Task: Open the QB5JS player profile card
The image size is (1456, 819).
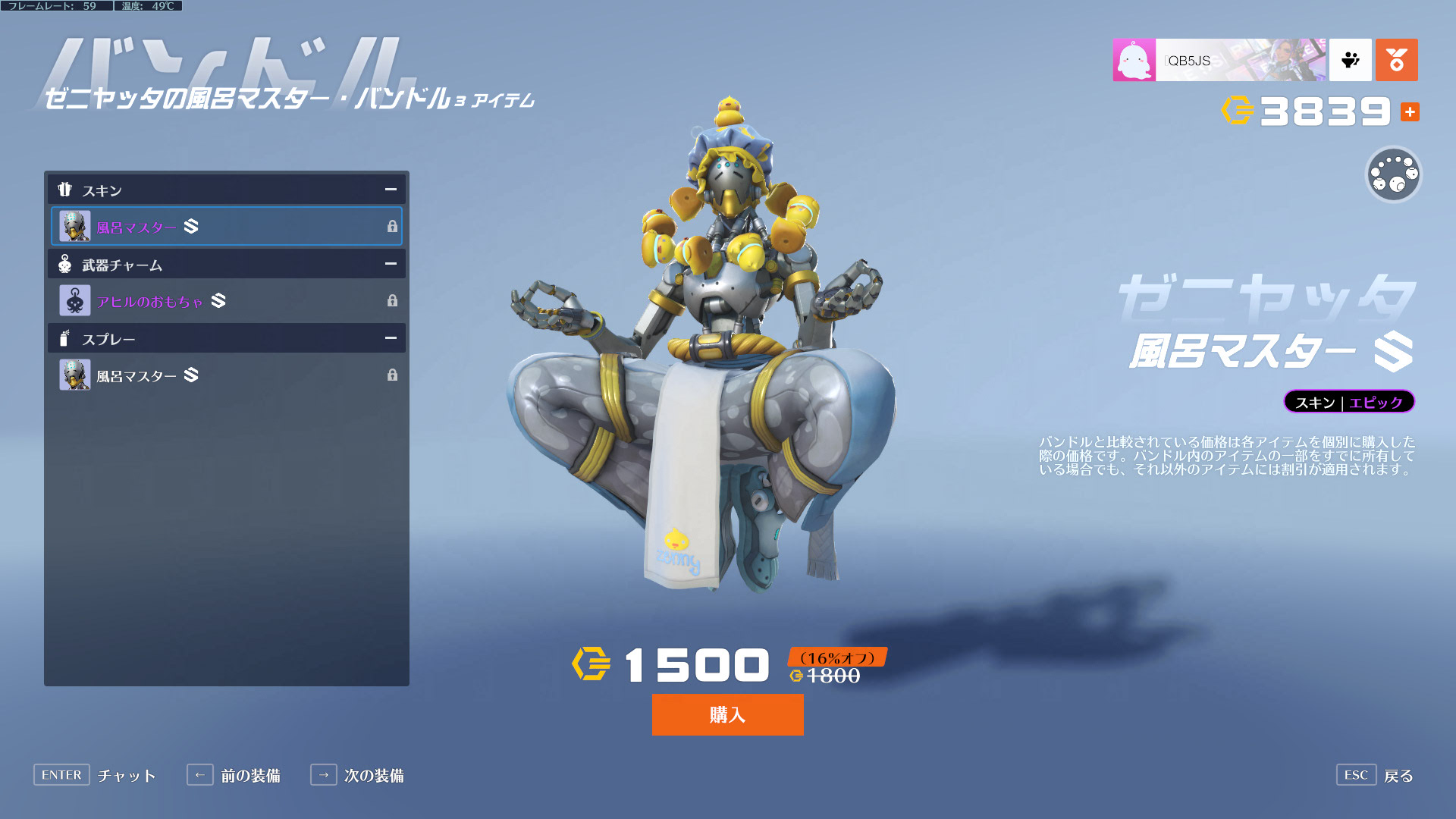Action: tap(1219, 60)
